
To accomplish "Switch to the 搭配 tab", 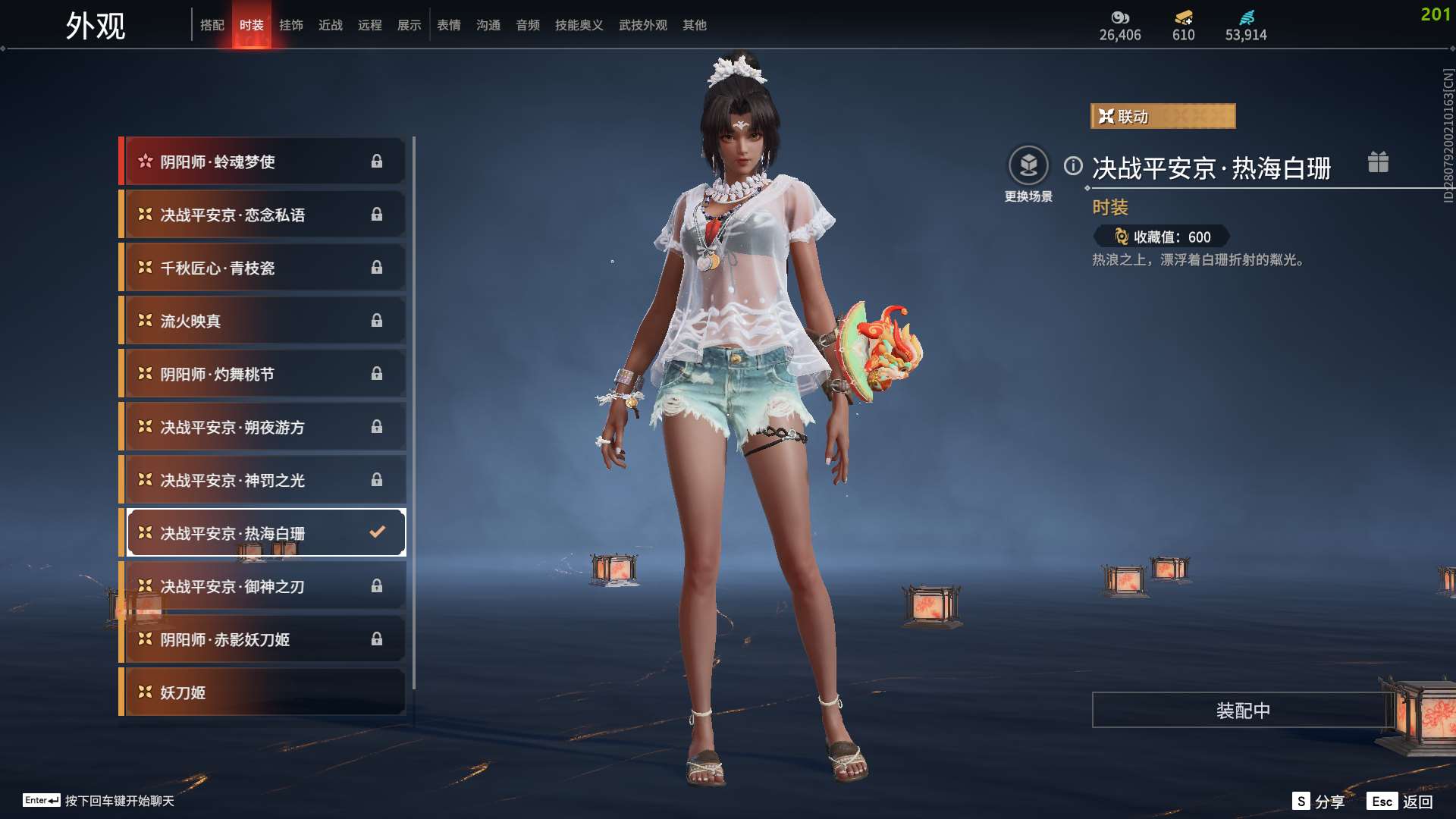I will [212, 25].
